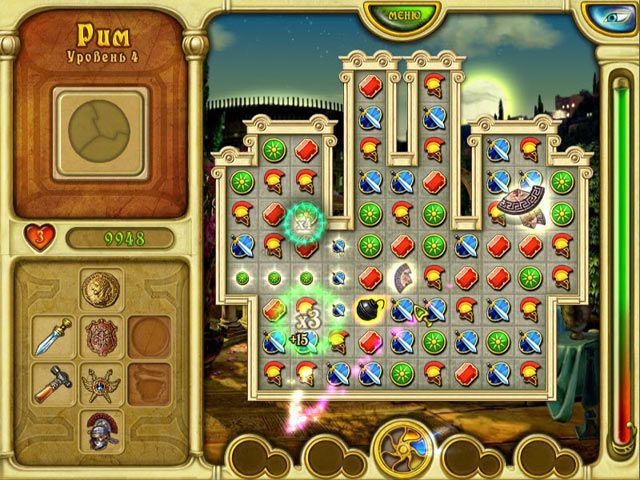The image size is (640, 480).
Task: Click the black bomb tile on the board
Action: point(368,309)
